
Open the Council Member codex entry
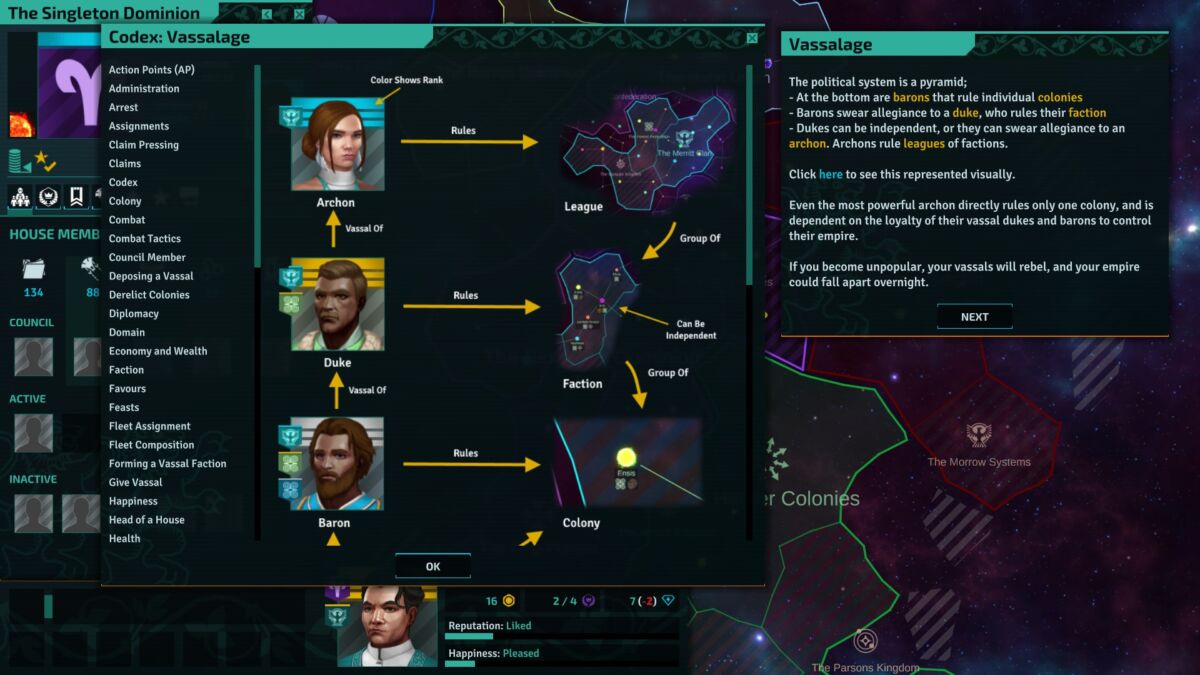(147, 257)
